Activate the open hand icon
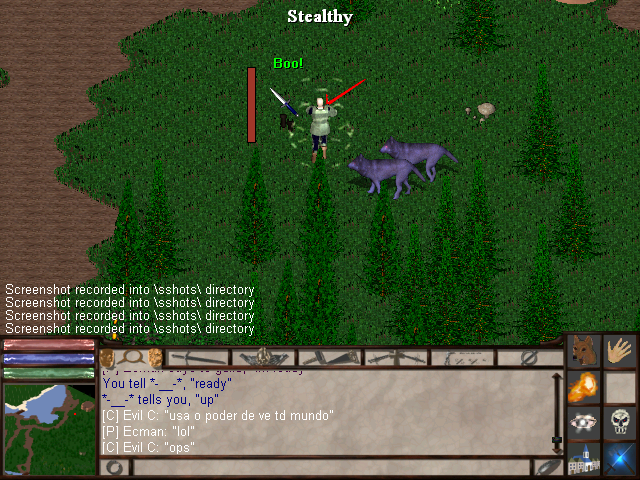The image size is (640, 480). [x=622, y=352]
